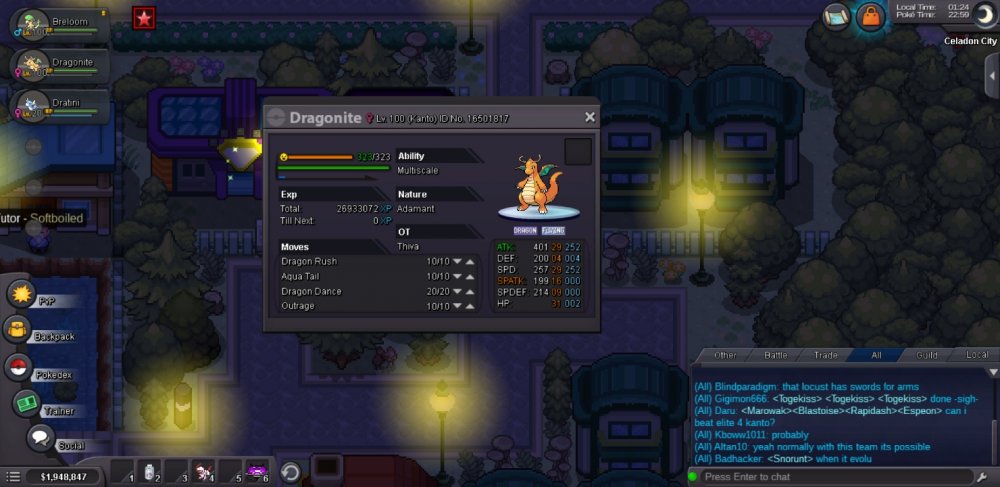Use the purple item in hotbar slot 6
The height and width of the screenshot is (487, 1000).
pos(256,473)
